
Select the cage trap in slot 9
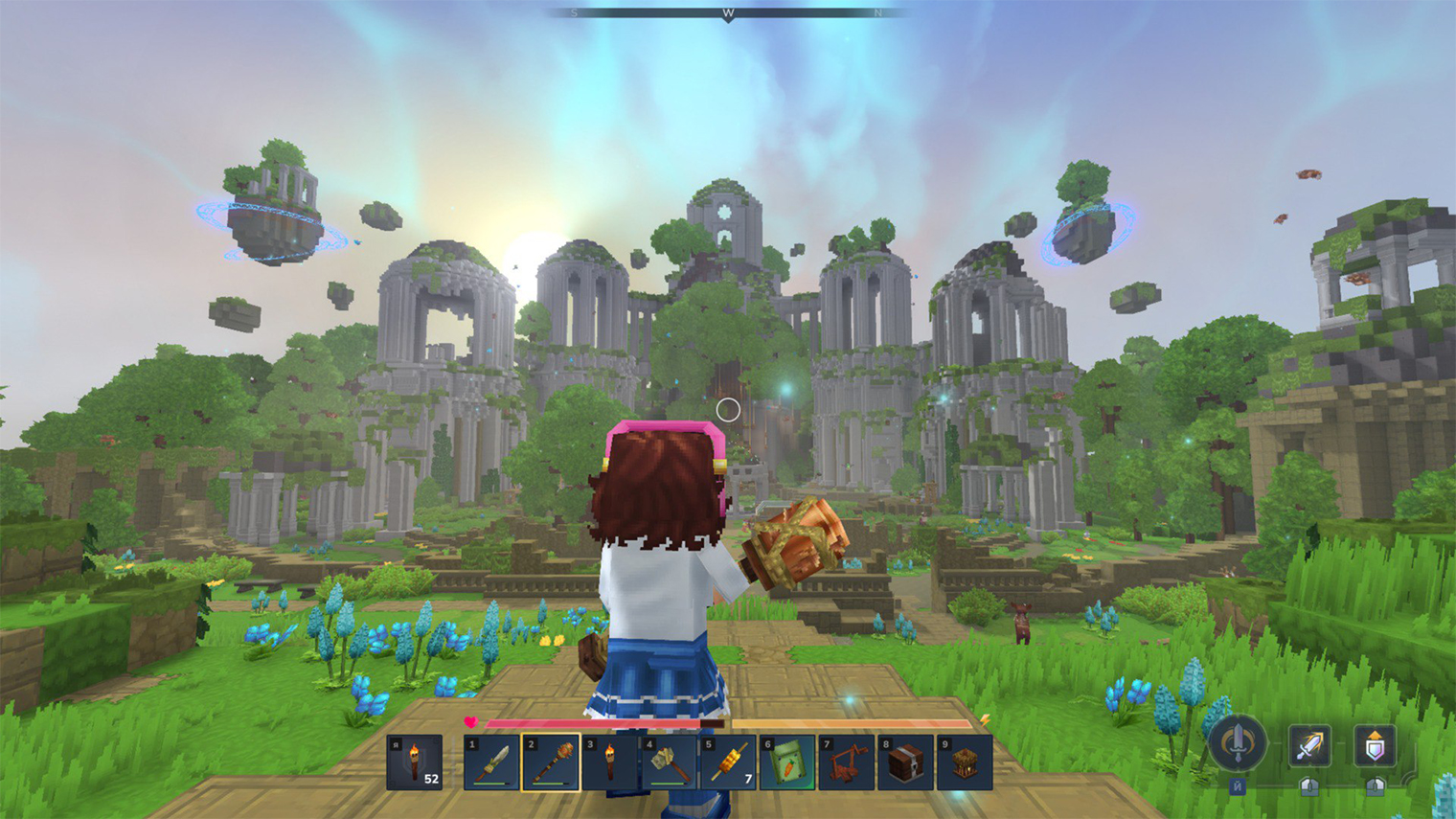963,762
